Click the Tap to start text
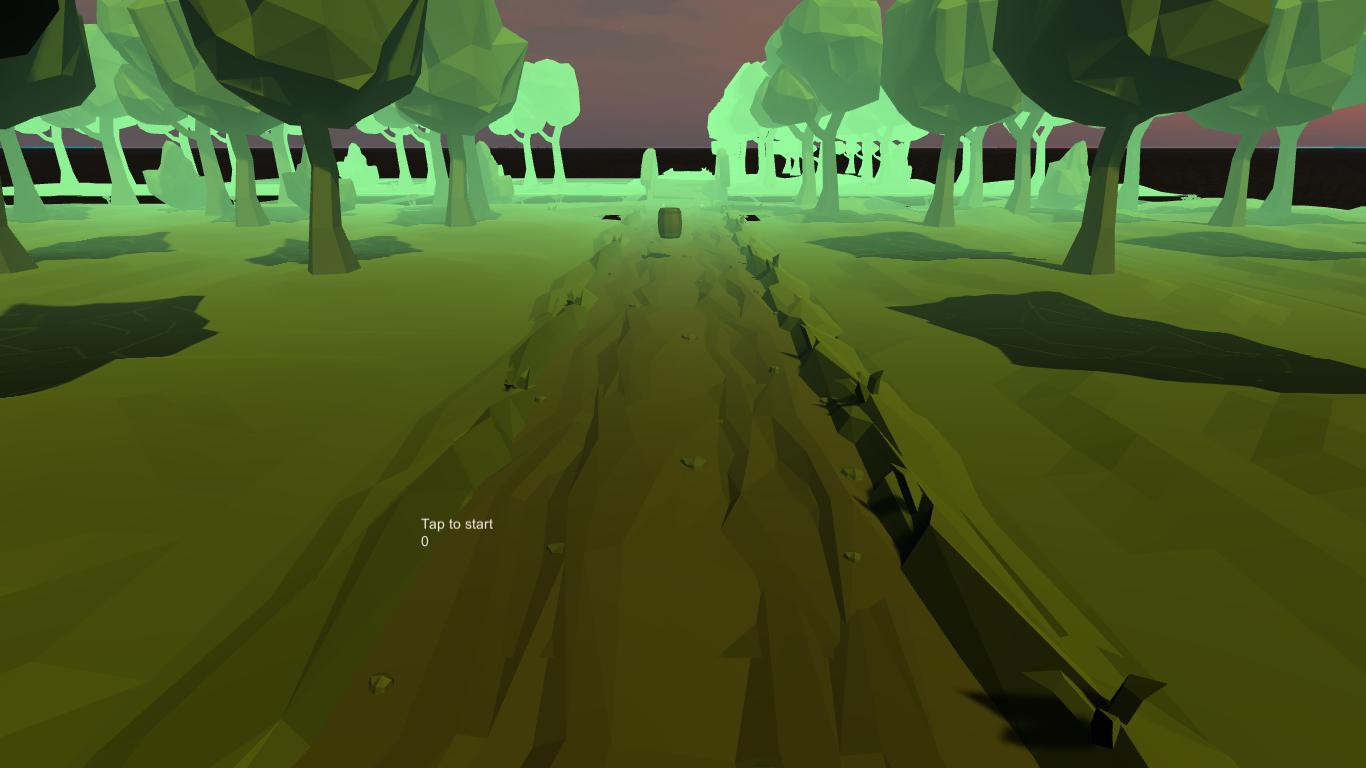 tap(456, 523)
